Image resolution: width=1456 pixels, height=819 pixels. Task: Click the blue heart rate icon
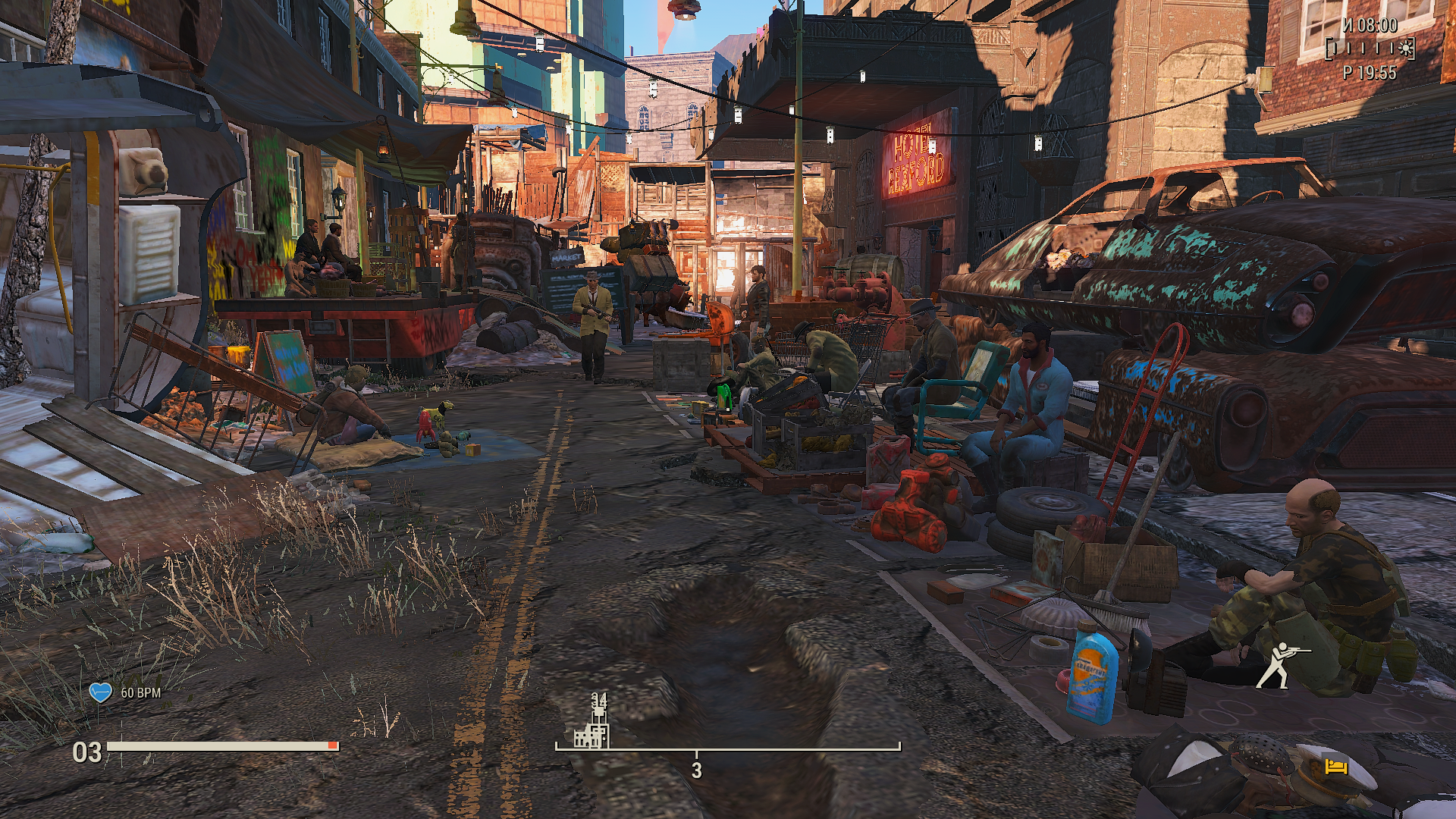pos(101,692)
